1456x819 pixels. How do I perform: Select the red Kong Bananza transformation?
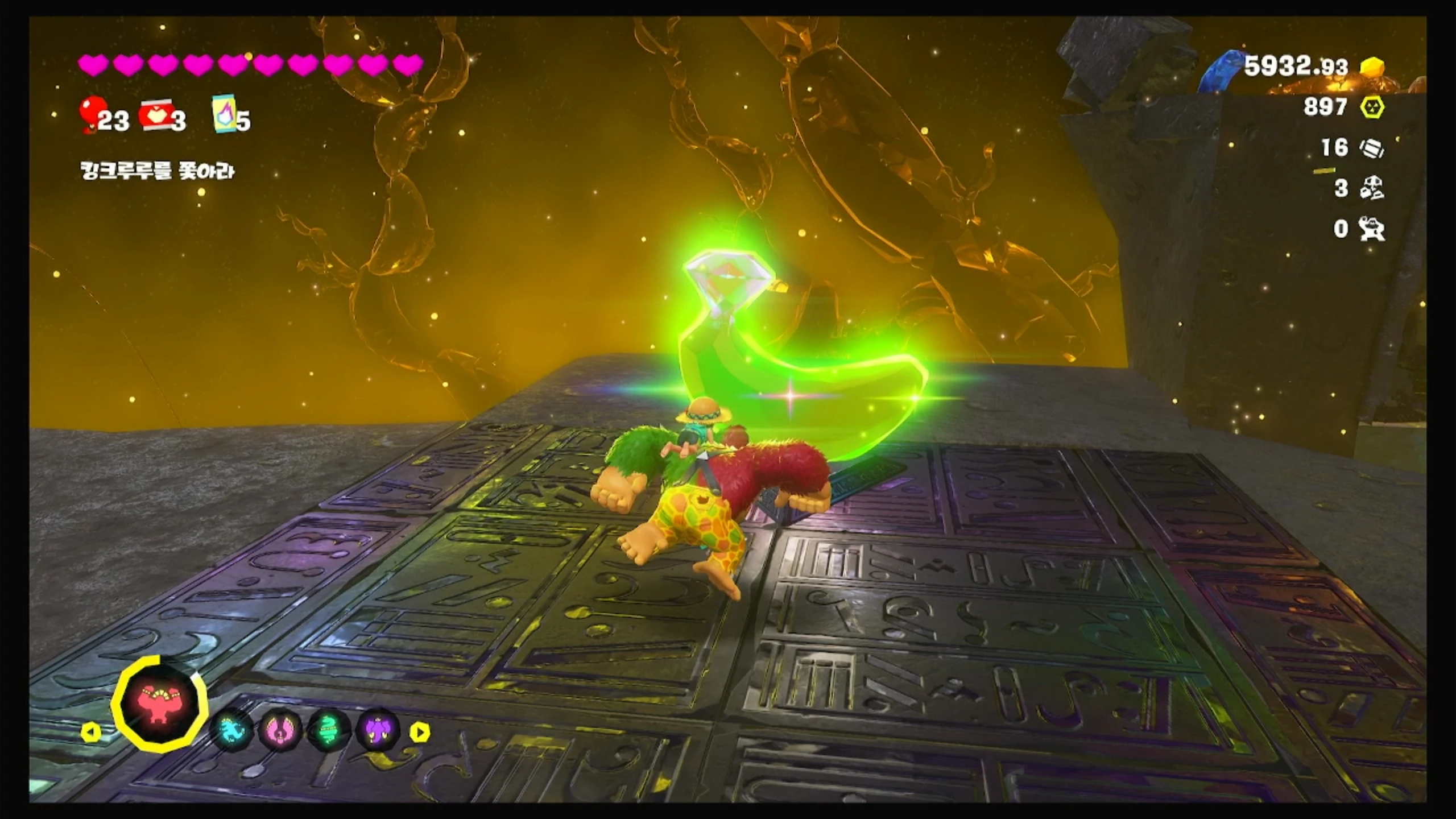[x=160, y=704]
